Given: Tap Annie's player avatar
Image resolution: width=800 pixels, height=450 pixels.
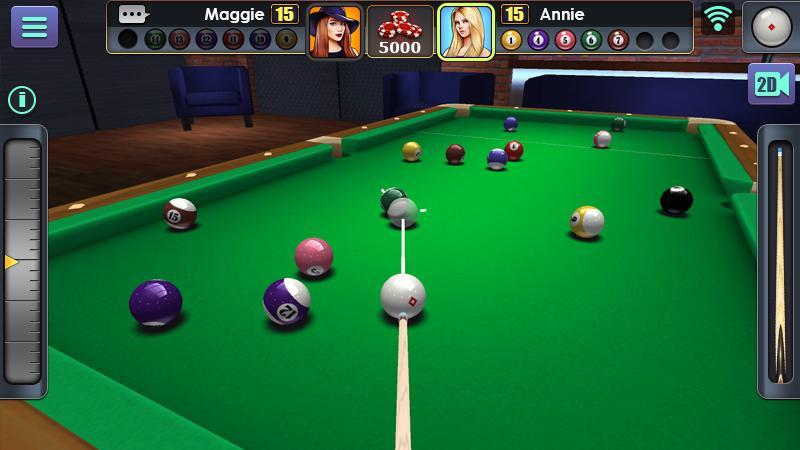Looking at the screenshot, I should (466, 31).
